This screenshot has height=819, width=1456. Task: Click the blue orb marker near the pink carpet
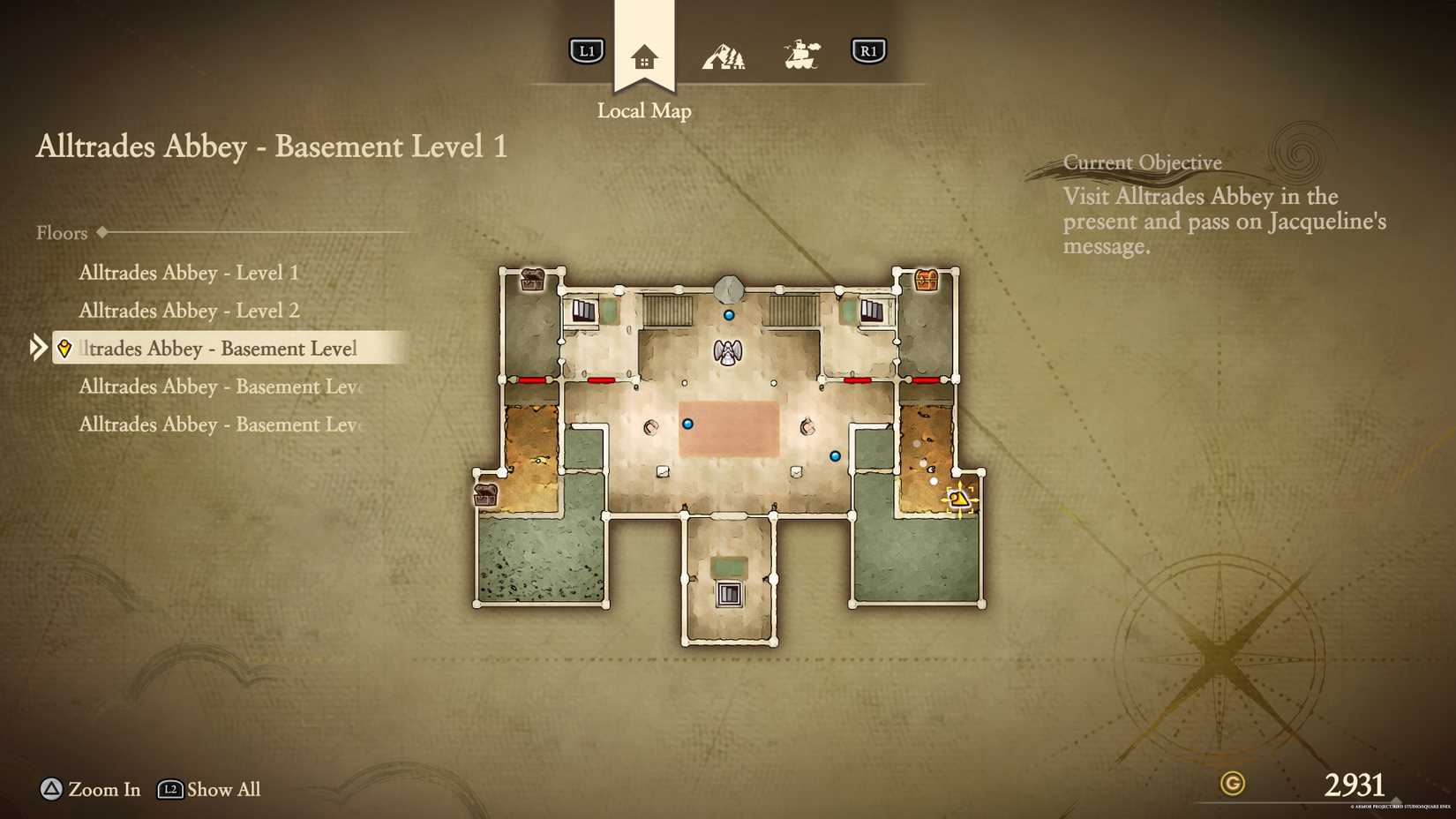[688, 424]
